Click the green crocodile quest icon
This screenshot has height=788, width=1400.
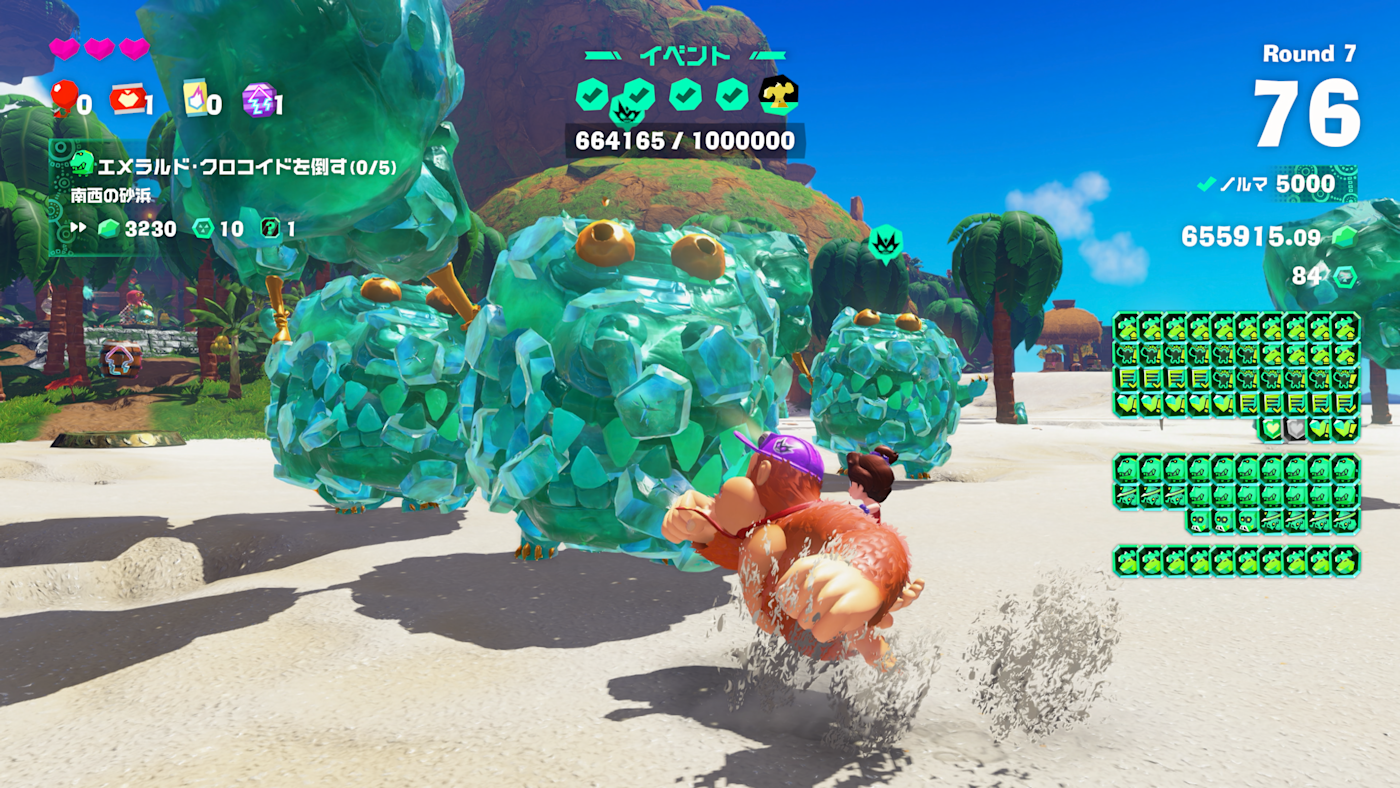click(x=82, y=165)
